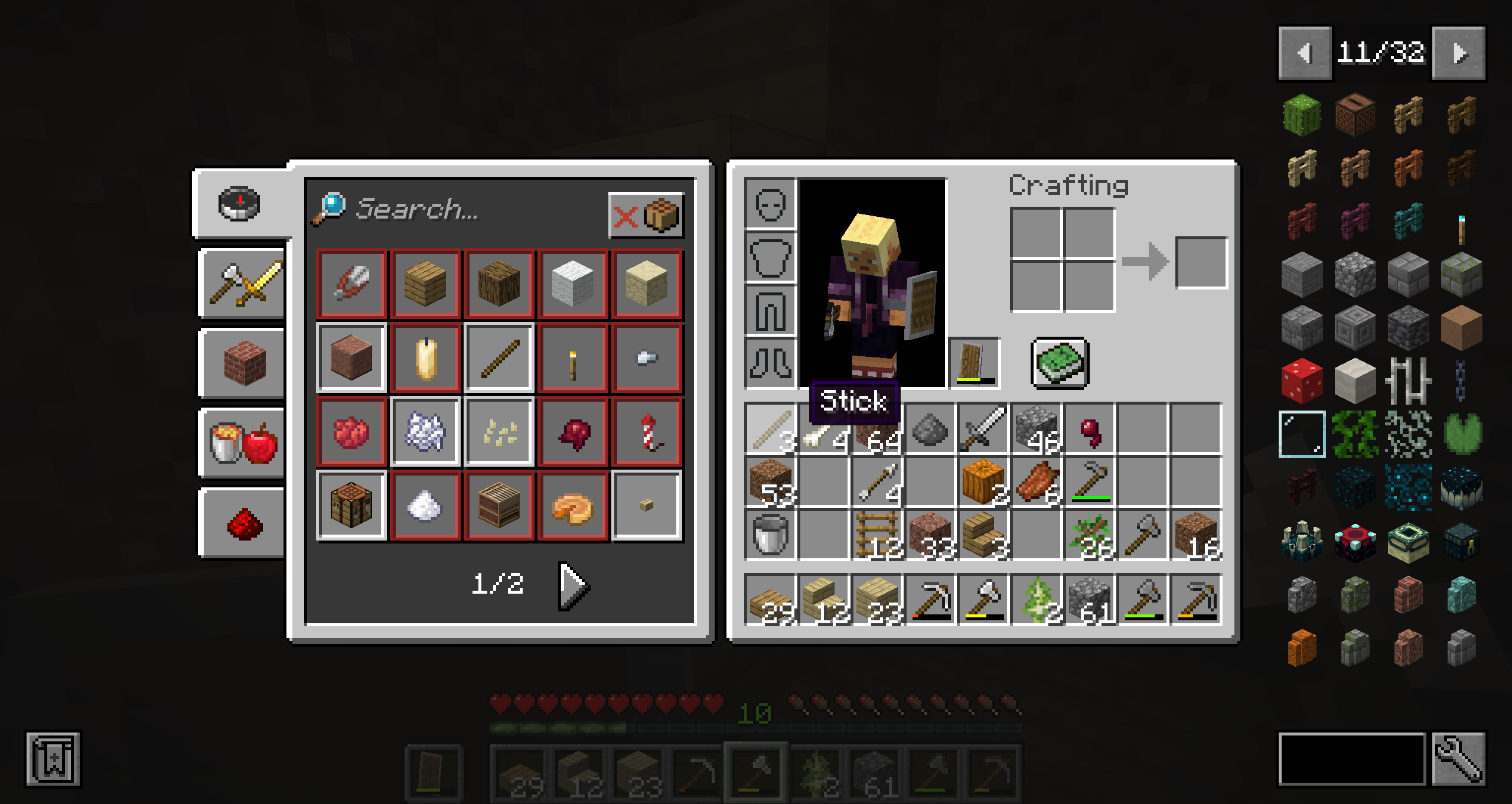Select the stack of ladders

tap(876, 535)
